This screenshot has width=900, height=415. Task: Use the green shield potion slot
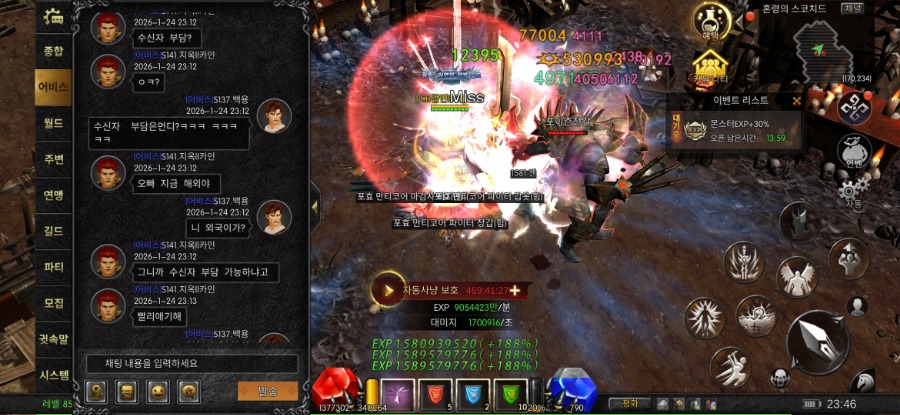512,394
